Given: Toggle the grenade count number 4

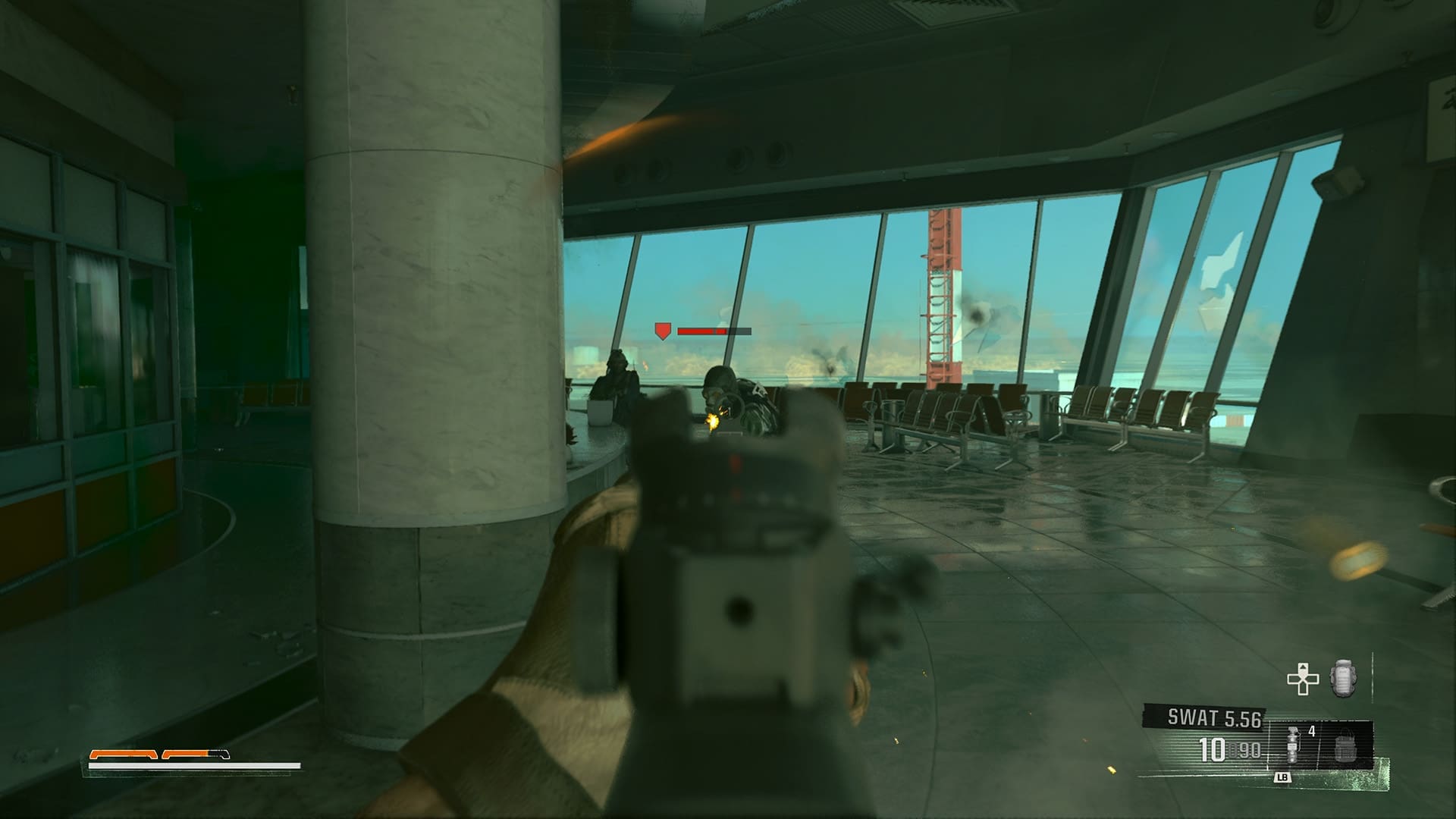Looking at the screenshot, I should tap(1312, 730).
